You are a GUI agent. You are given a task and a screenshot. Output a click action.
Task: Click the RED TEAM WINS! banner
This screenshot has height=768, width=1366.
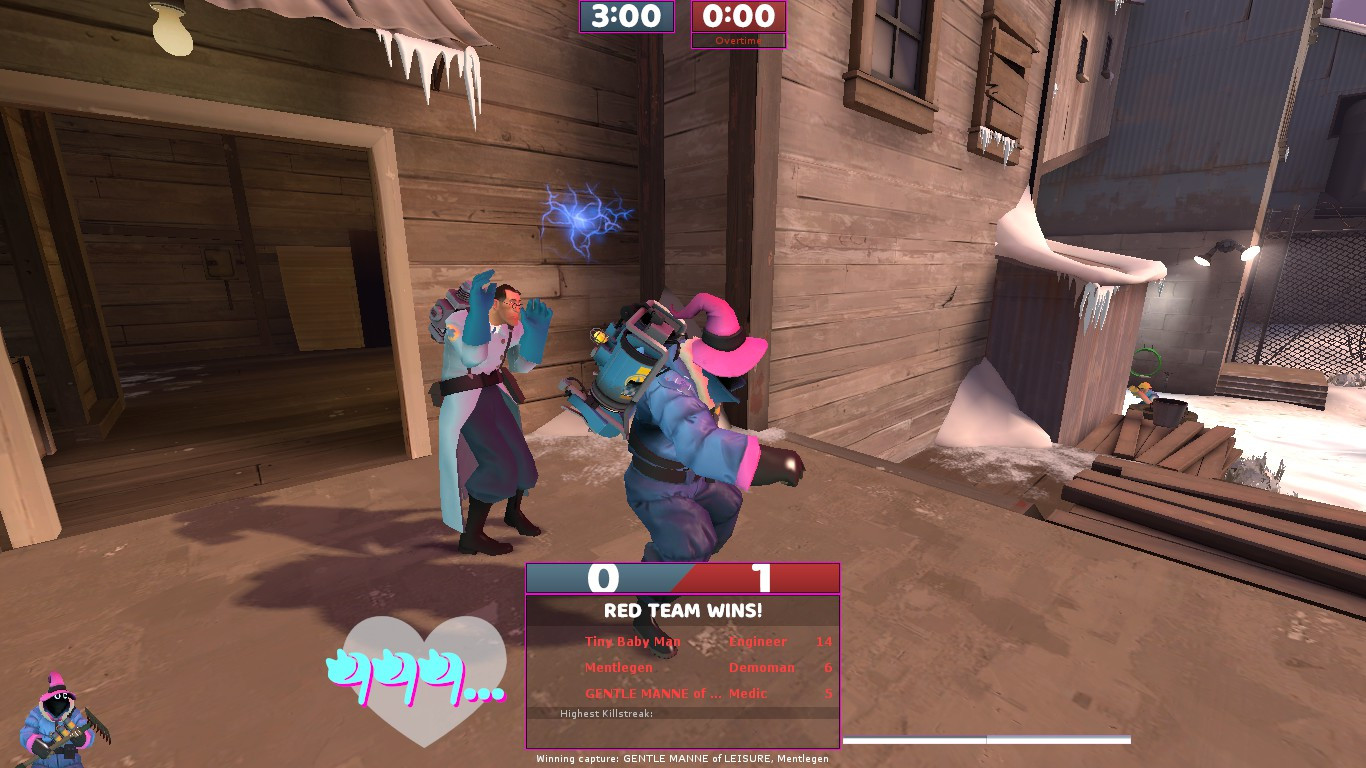[x=682, y=610]
